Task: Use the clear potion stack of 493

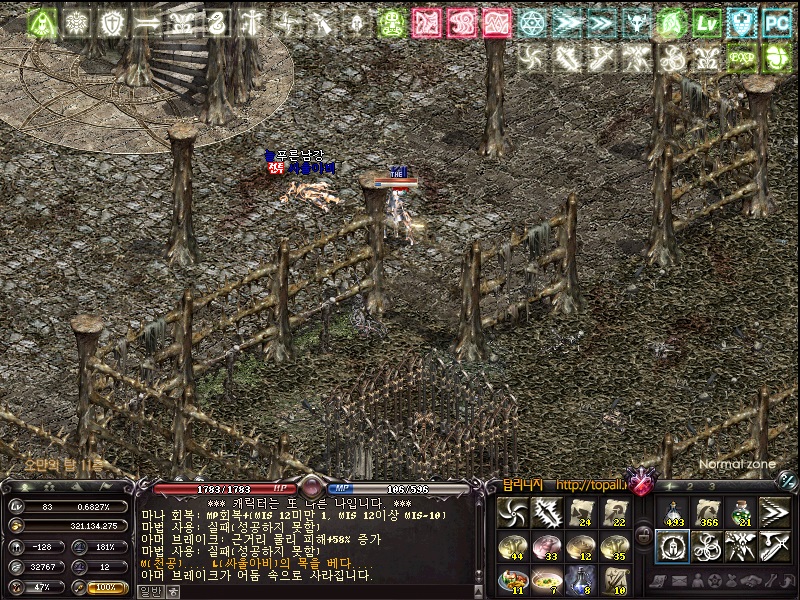Action: pyautogui.click(x=672, y=513)
